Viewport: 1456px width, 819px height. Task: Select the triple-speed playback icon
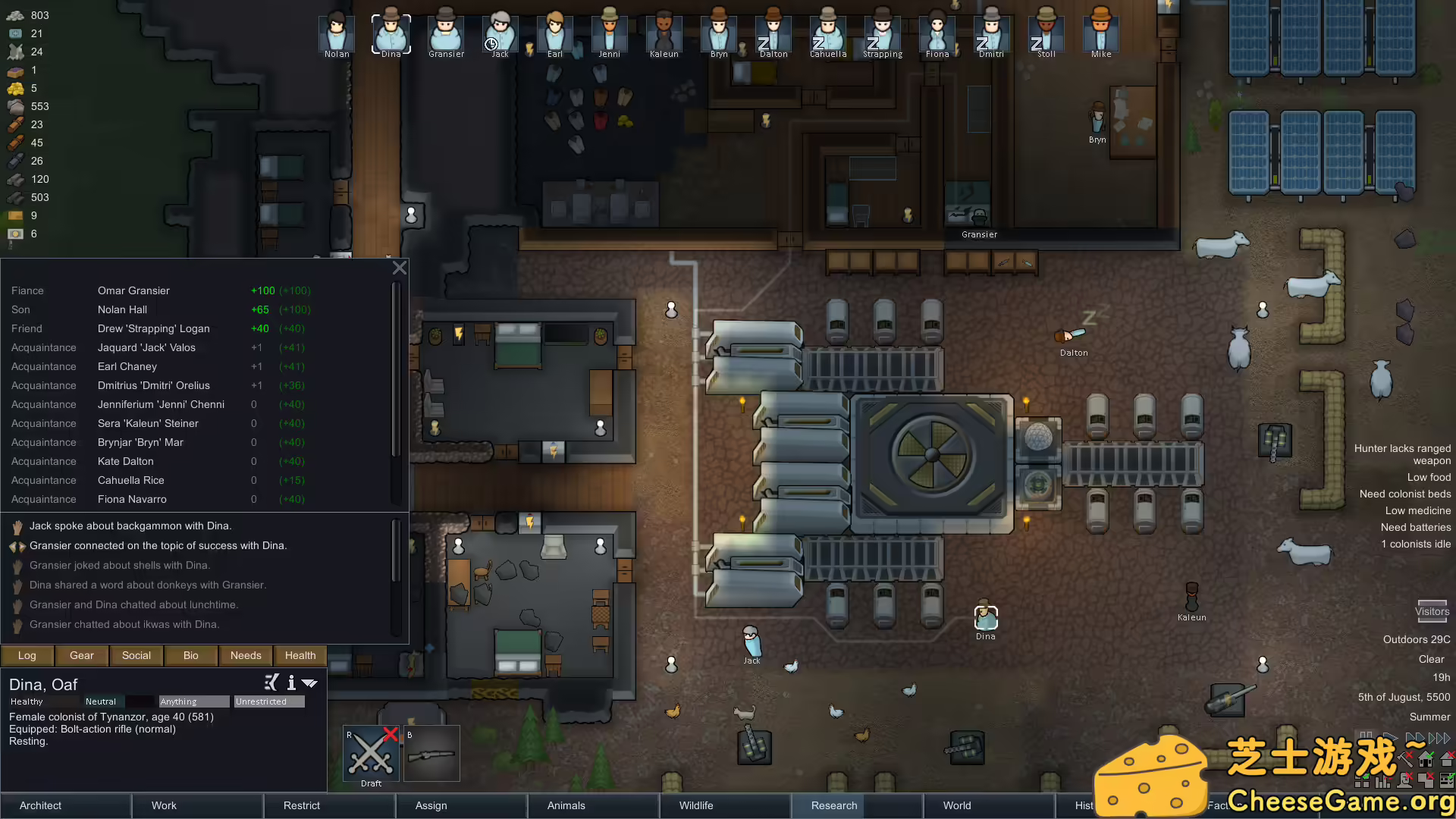click(1439, 737)
